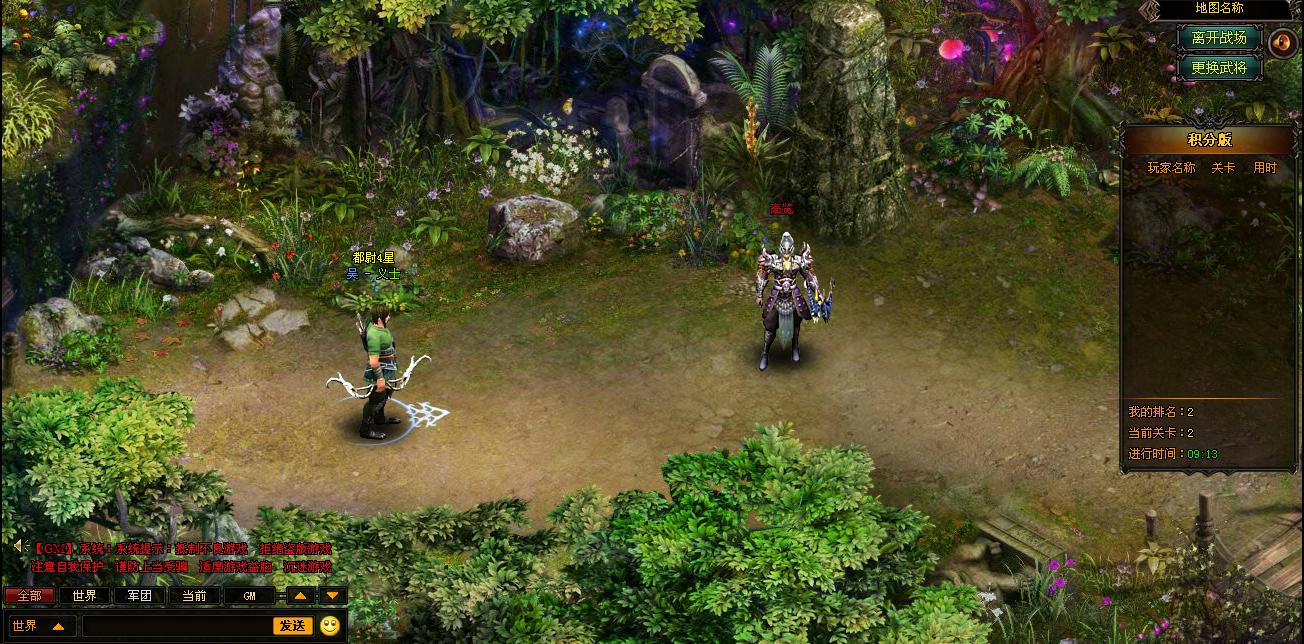Focus the chat message input field
This screenshot has height=644, width=1304.
tap(177, 626)
